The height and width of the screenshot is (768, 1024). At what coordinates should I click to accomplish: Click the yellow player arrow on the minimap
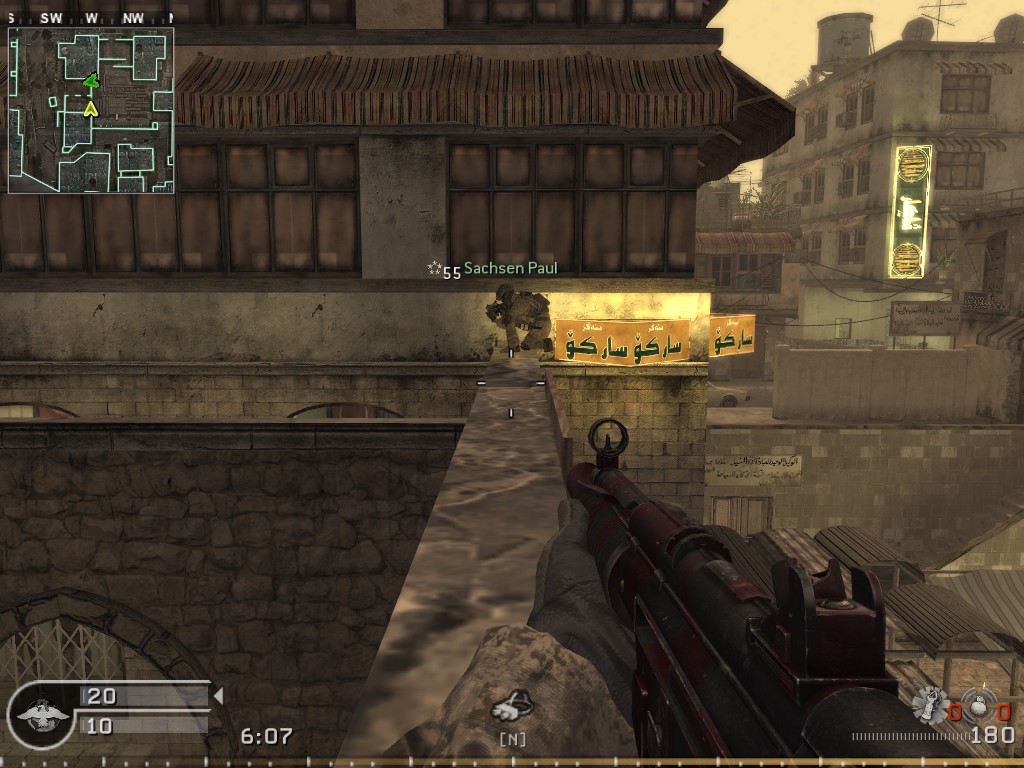pyautogui.click(x=91, y=107)
